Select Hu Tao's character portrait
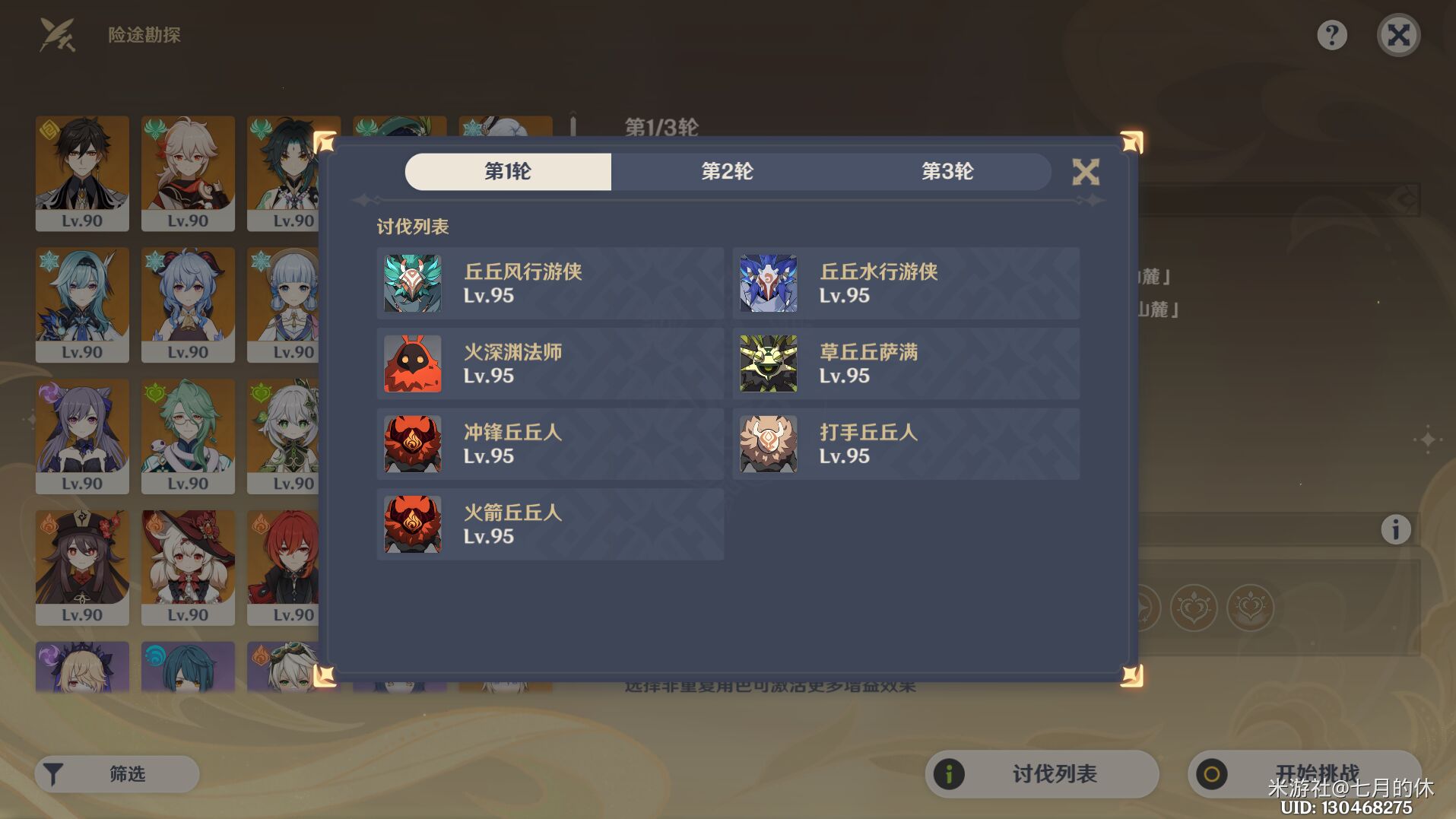Viewport: 1456px width, 819px height. pyautogui.click(x=82, y=567)
